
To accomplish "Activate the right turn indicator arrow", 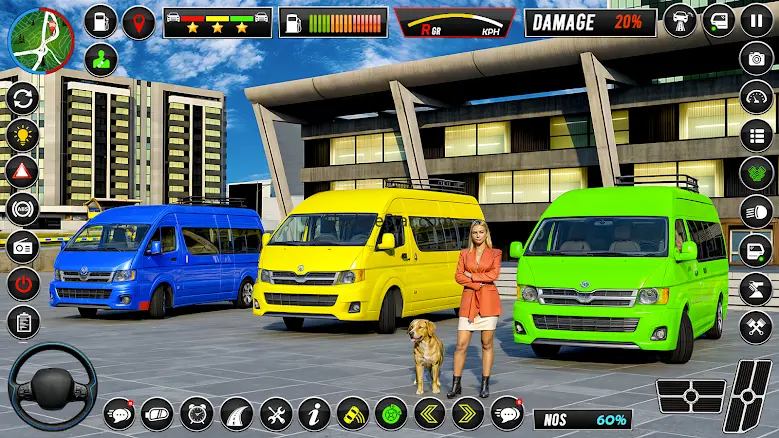I will pos(467,413).
